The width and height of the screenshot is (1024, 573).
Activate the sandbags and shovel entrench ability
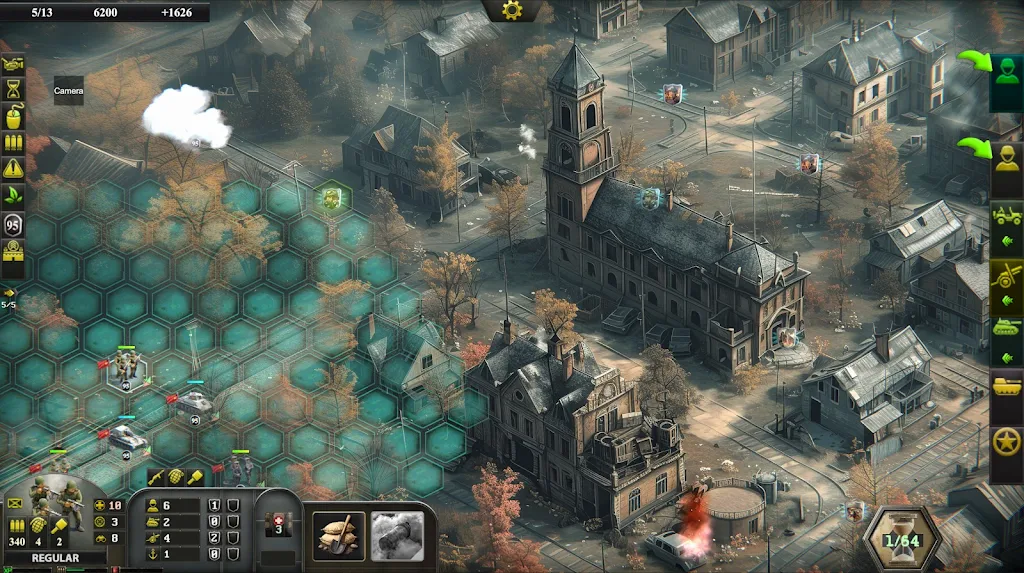coord(338,537)
